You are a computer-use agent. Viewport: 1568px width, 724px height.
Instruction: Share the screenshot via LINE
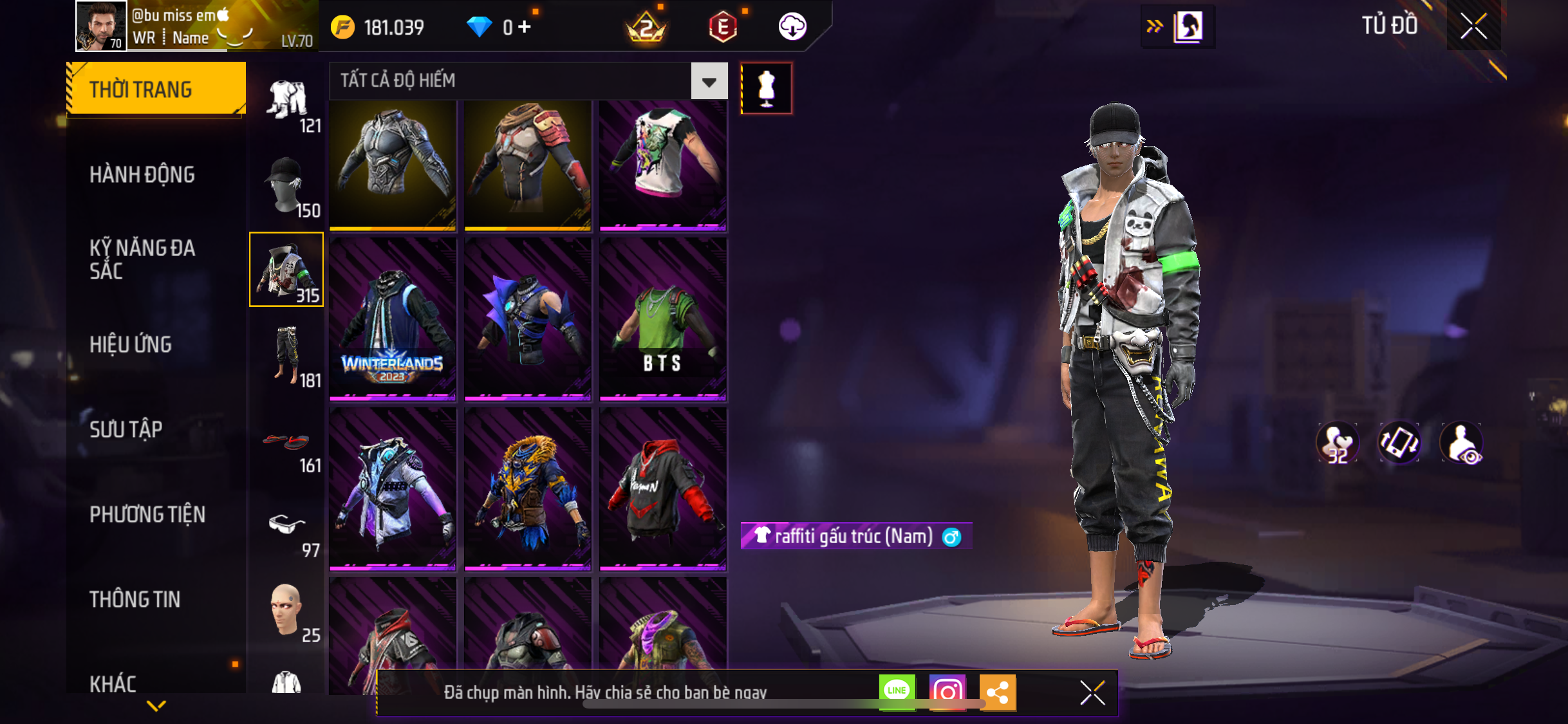pos(897,692)
